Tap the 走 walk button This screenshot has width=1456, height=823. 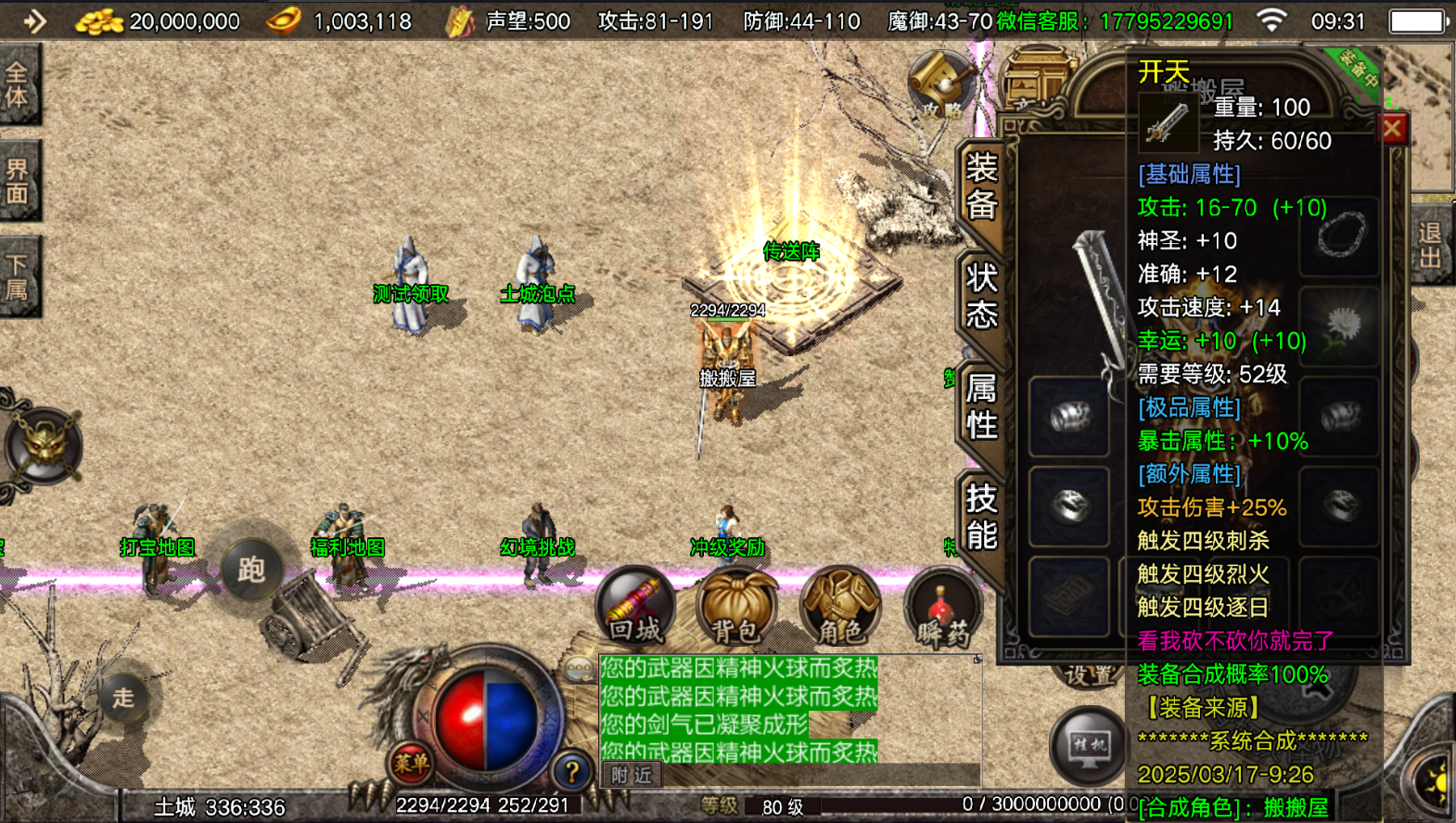(123, 697)
